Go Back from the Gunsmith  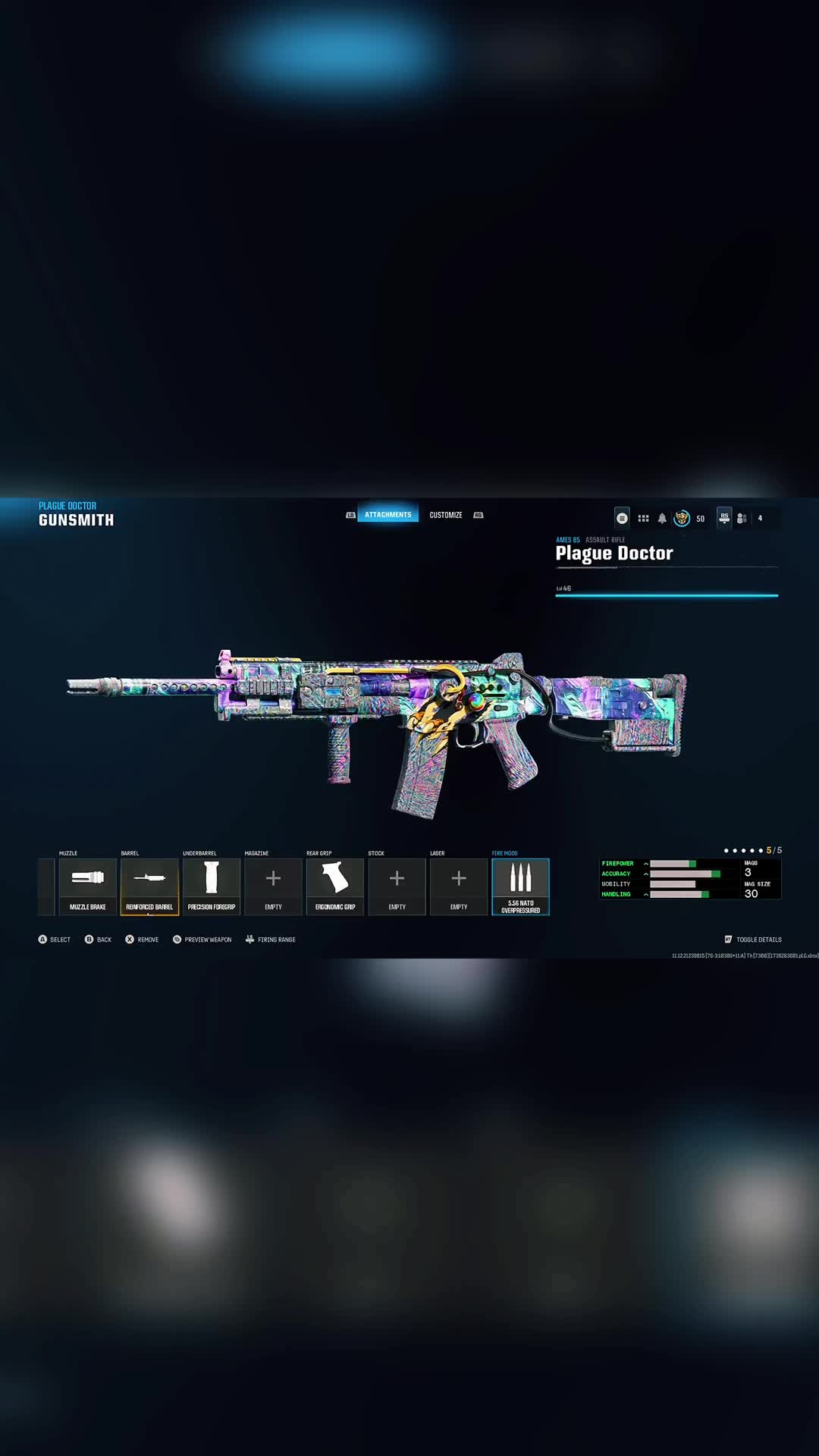(98, 940)
